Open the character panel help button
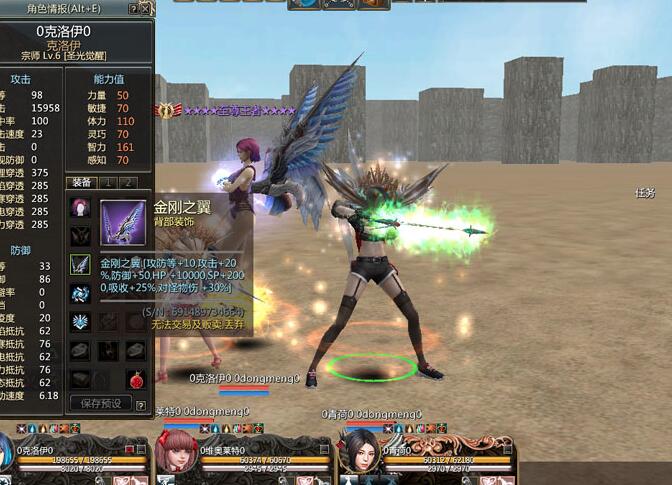This screenshot has width=672, height=485. point(133,9)
